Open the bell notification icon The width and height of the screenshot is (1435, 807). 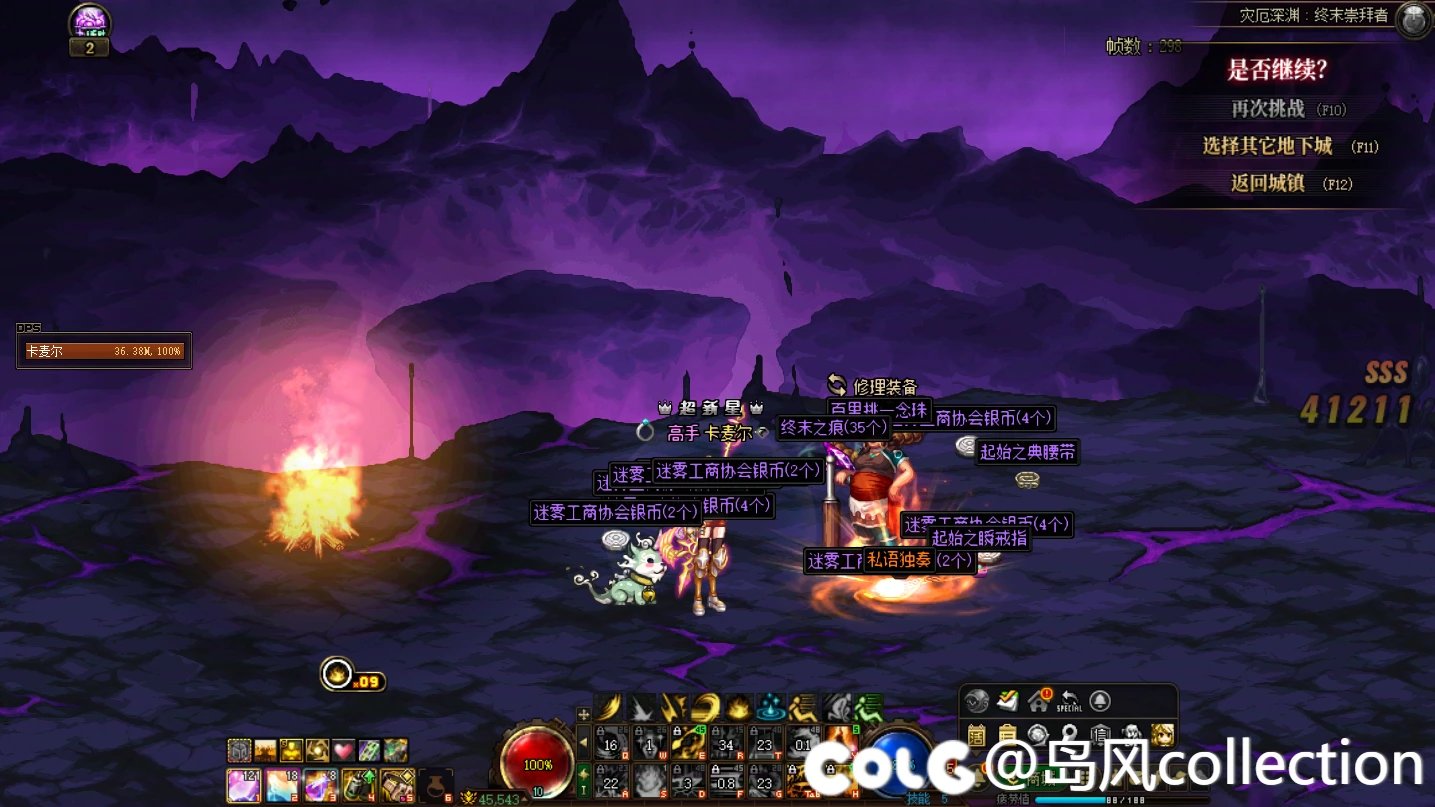click(1100, 700)
